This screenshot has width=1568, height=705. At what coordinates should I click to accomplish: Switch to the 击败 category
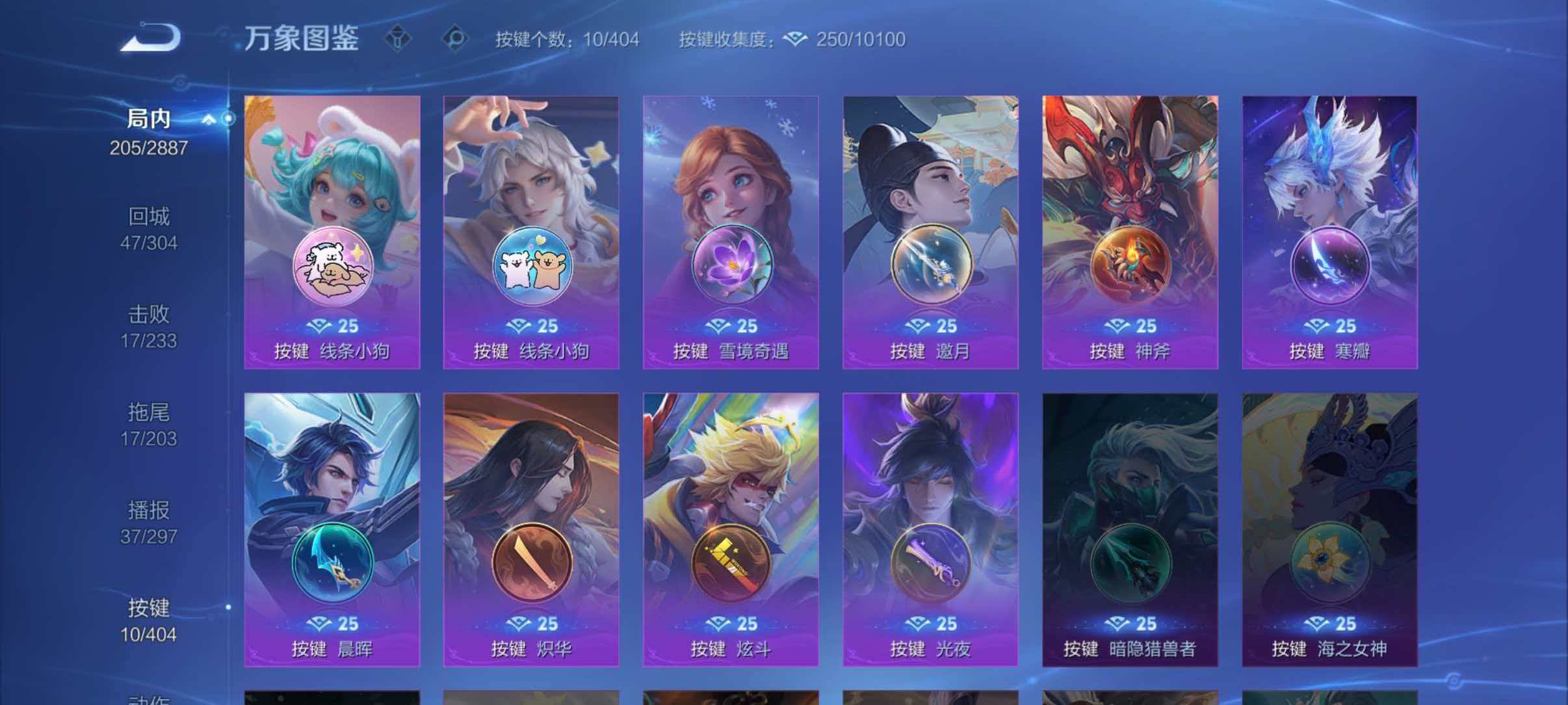pos(150,314)
